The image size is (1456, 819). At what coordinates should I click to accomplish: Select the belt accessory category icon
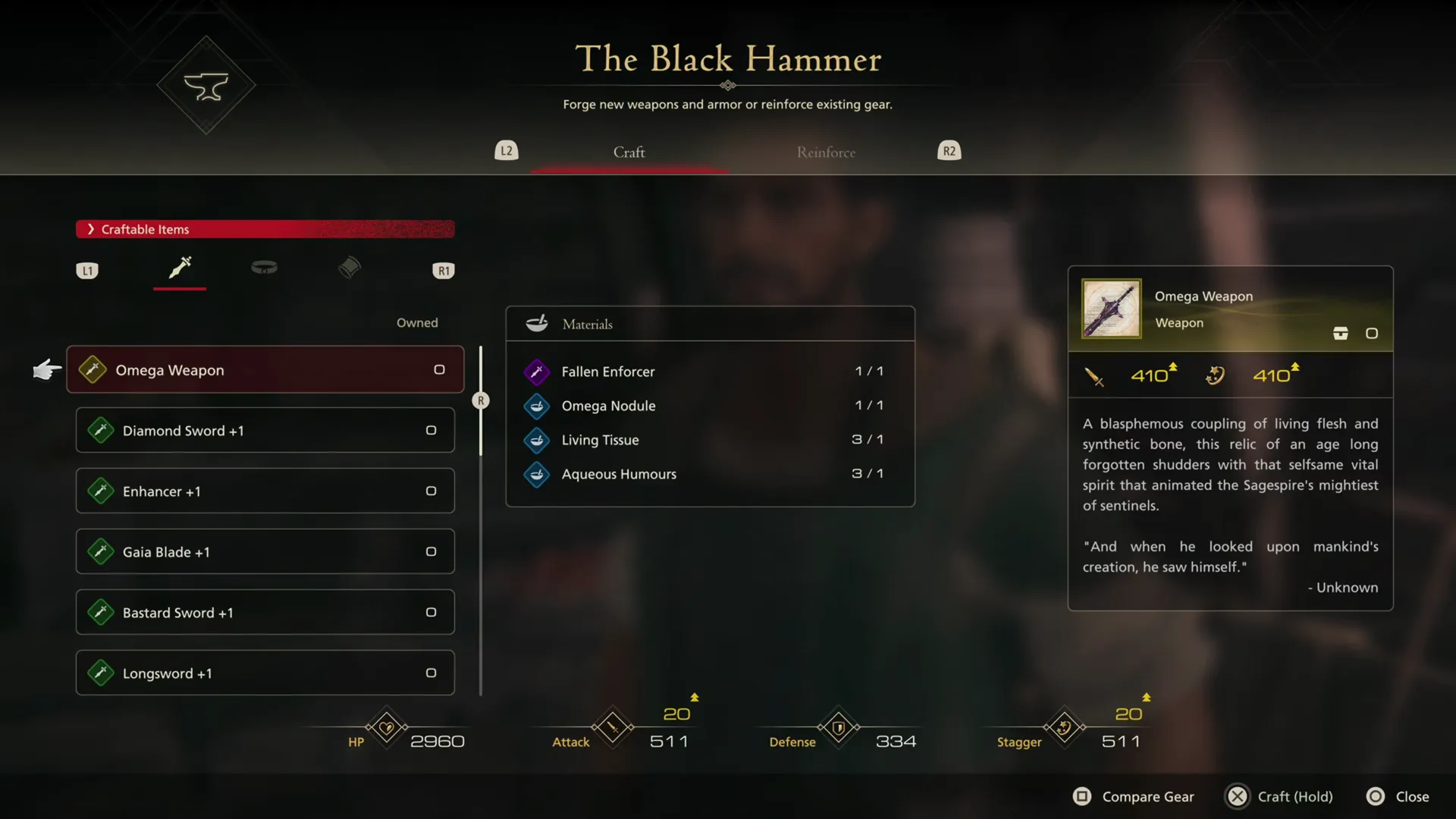[x=264, y=268]
